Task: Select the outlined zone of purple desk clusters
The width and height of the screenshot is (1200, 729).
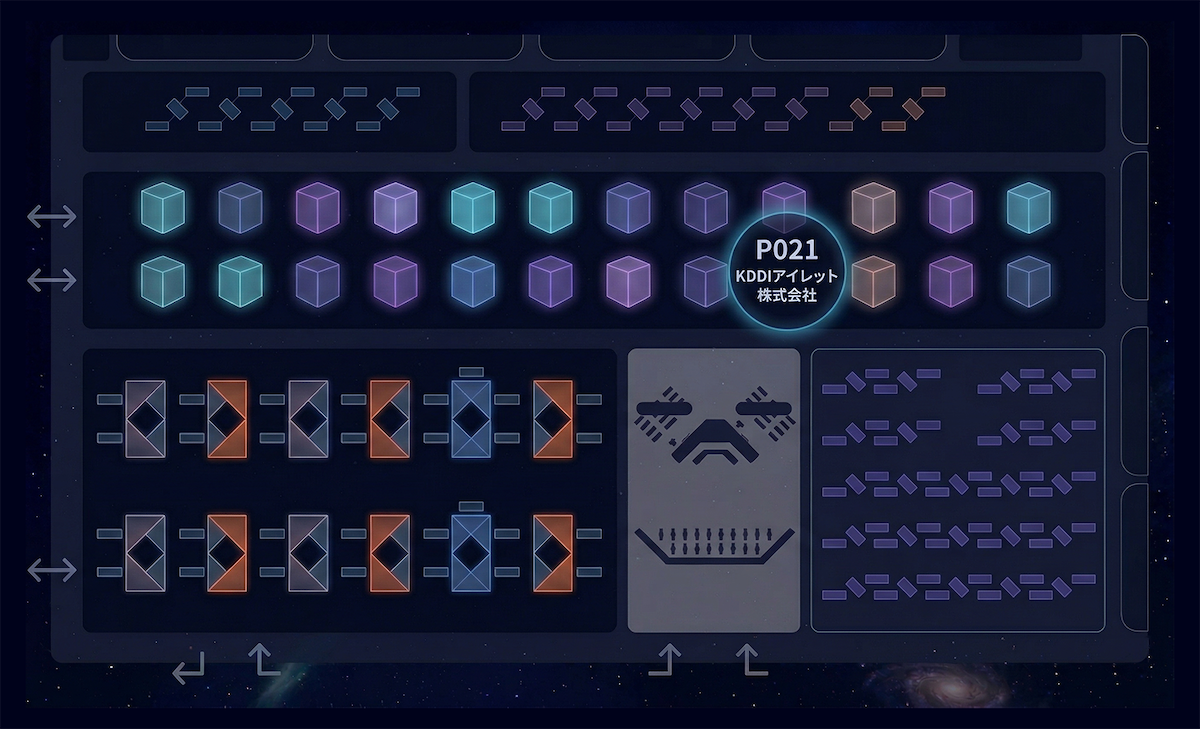Action: 957,490
